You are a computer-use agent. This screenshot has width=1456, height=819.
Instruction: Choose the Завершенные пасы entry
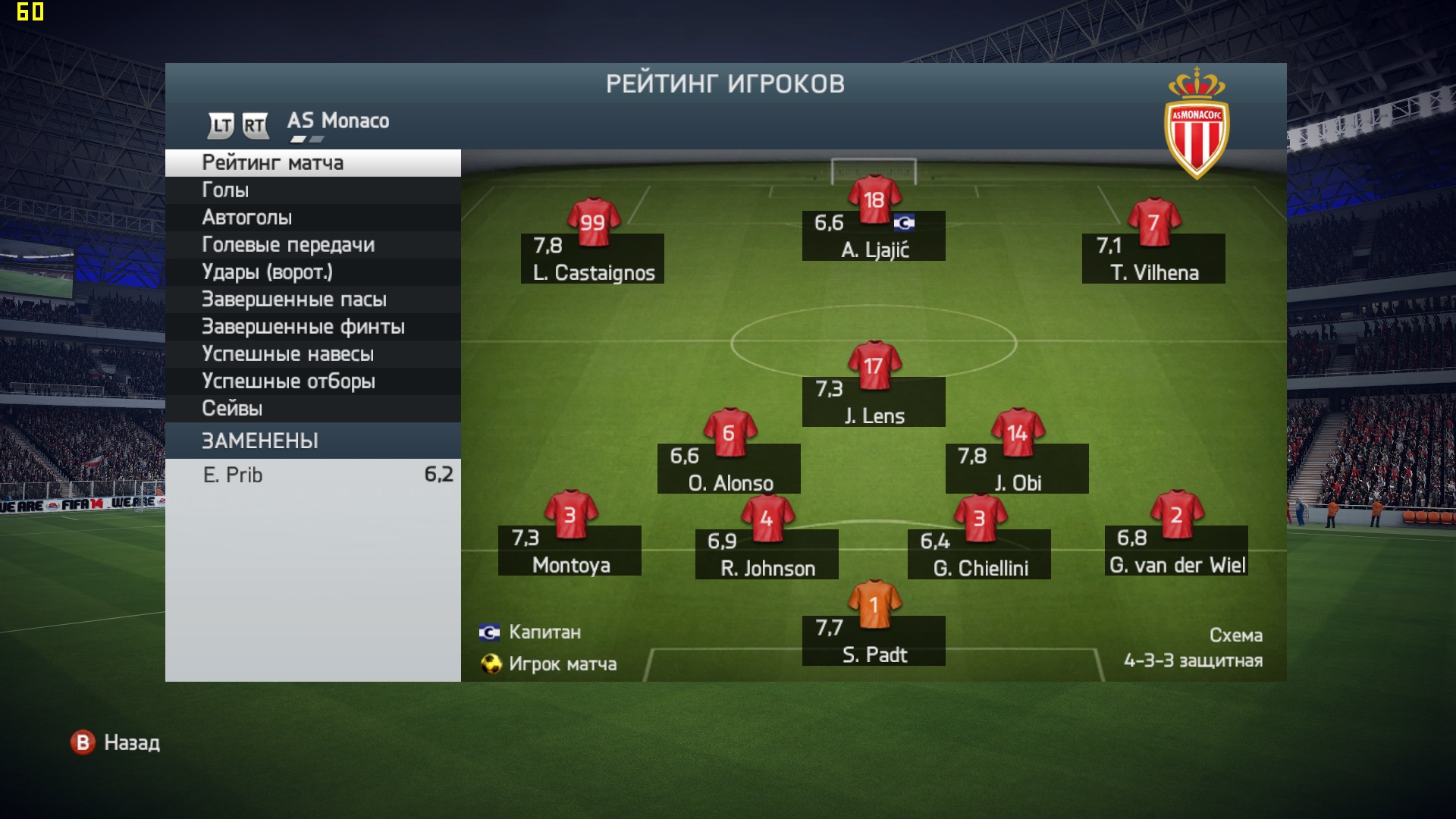[312, 300]
